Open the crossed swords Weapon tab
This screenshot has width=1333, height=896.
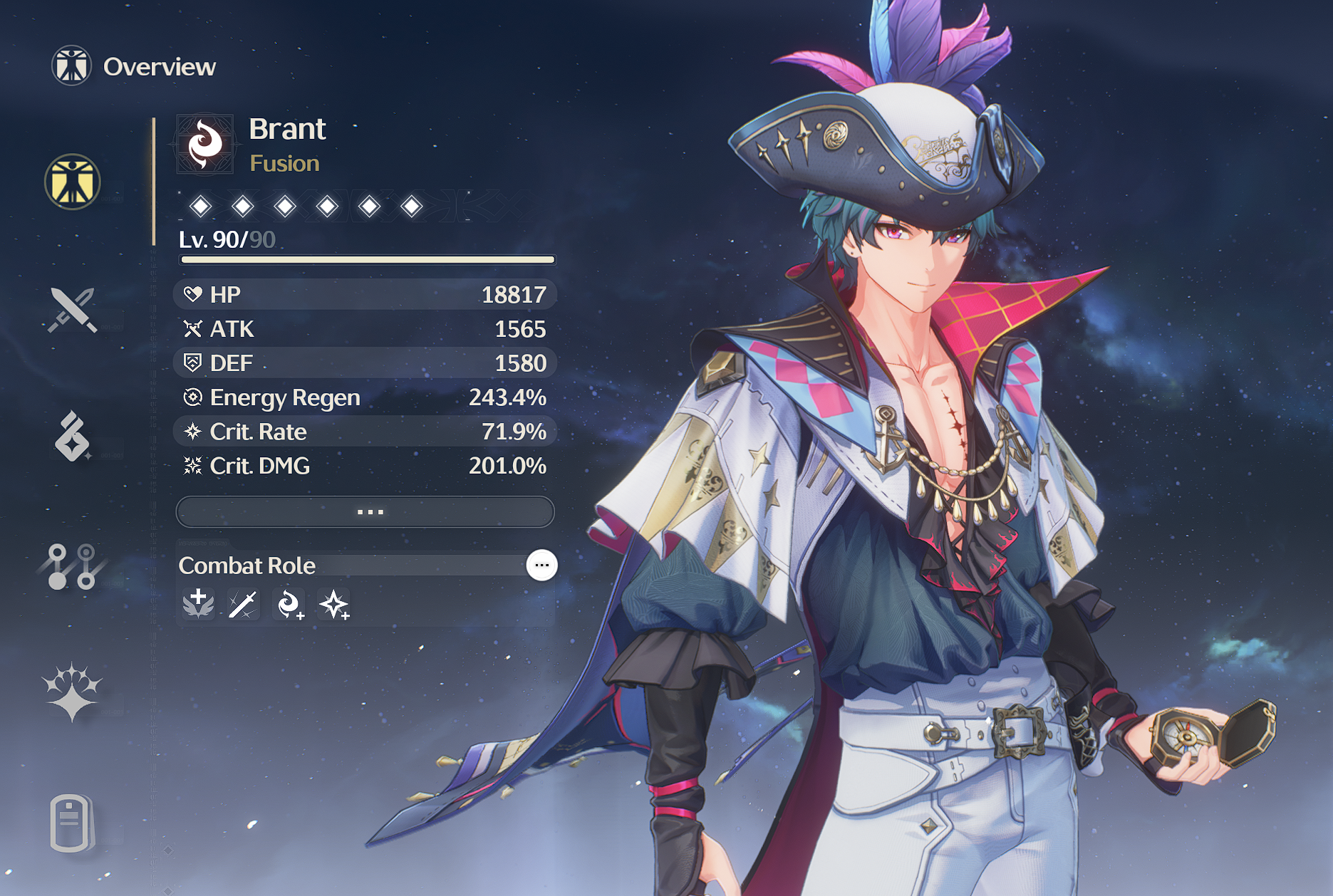pyautogui.click(x=73, y=310)
